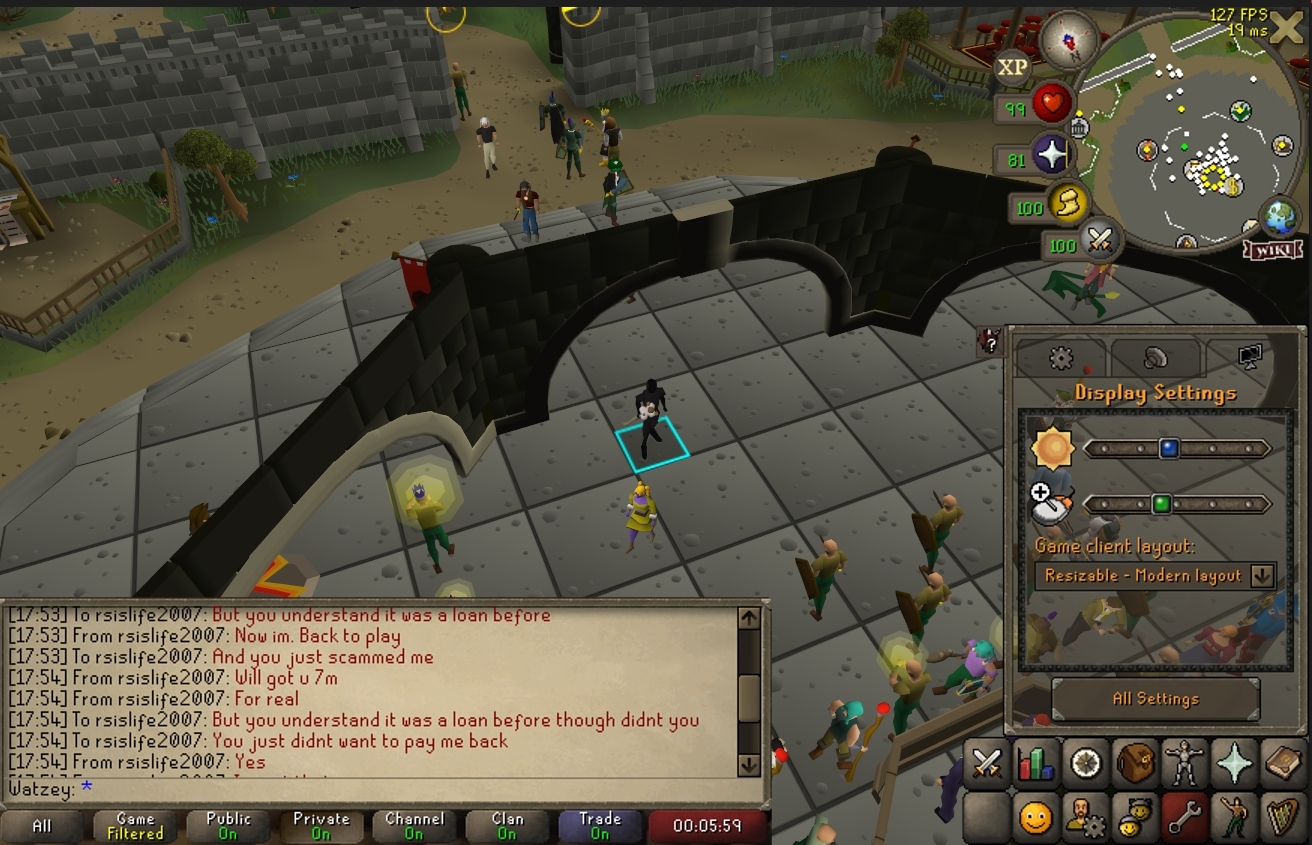
Task: Toggle the XP tracker button
Action: (x=1012, y=67)
